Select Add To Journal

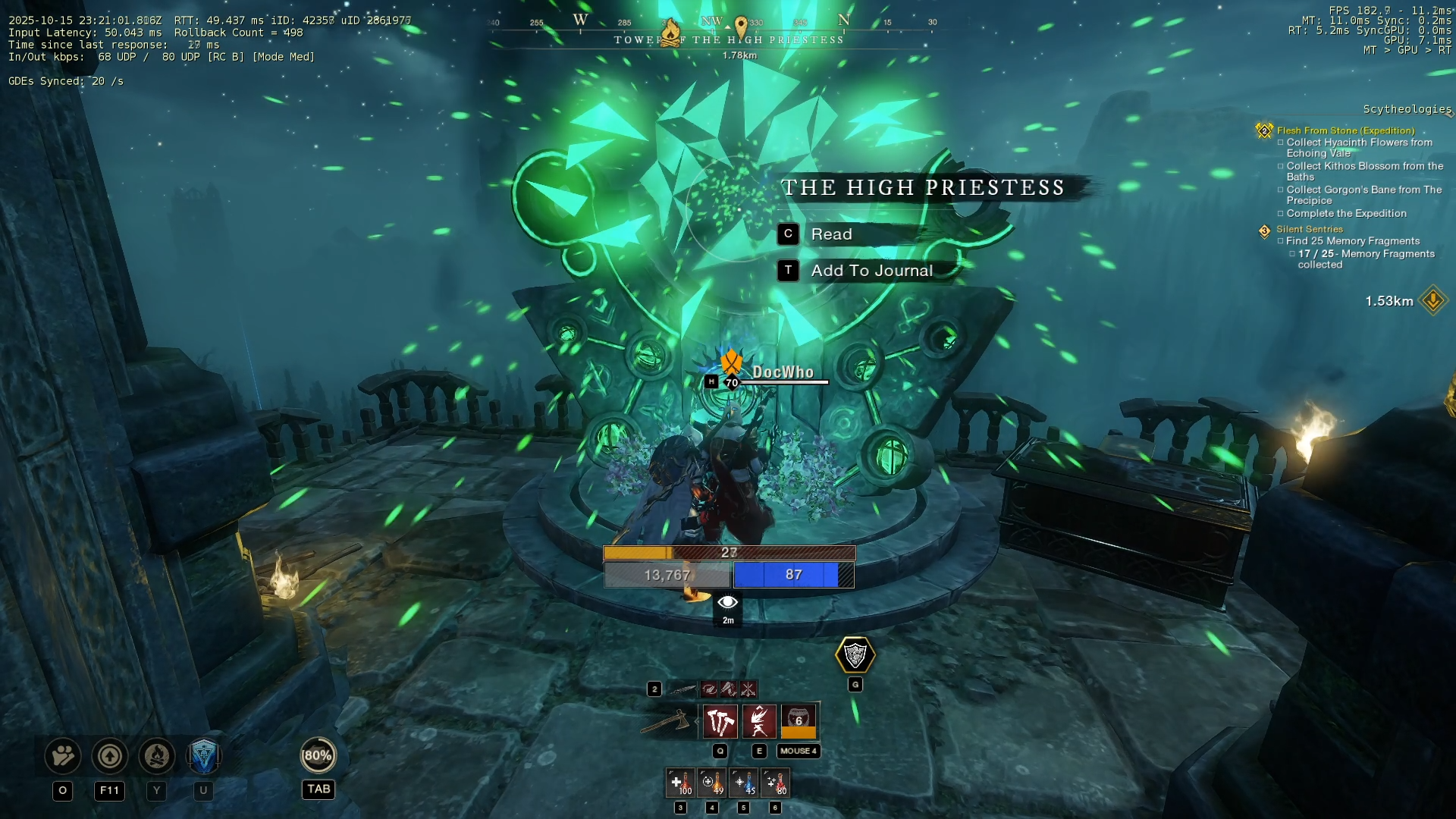pyautogui.click(x=871, y=271)
